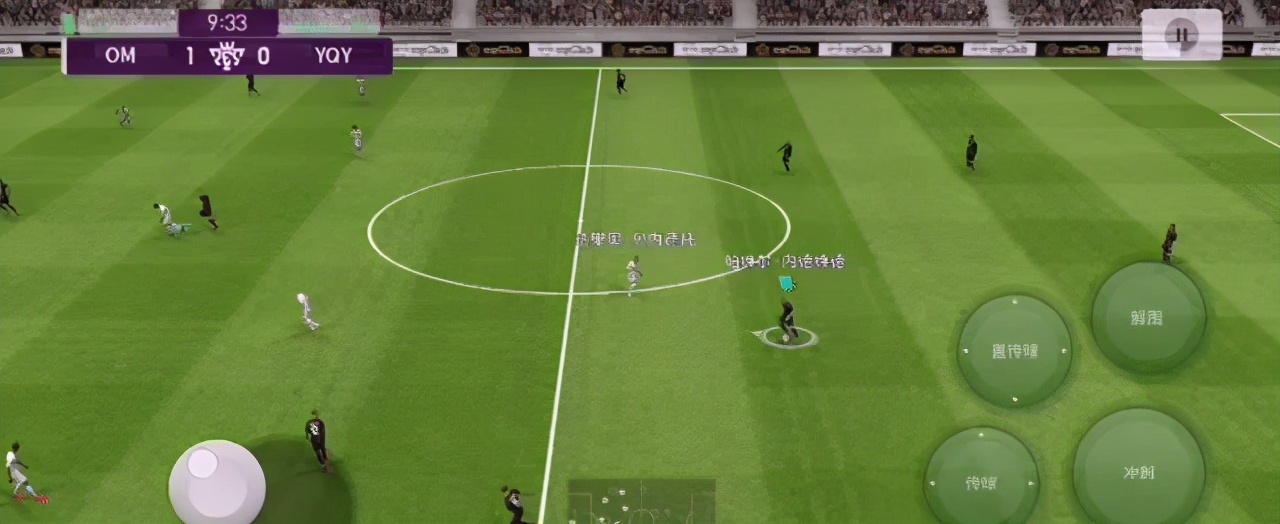
Task: Tap the round button with a two-character label and three dots
Action: (x=980, y=482)
